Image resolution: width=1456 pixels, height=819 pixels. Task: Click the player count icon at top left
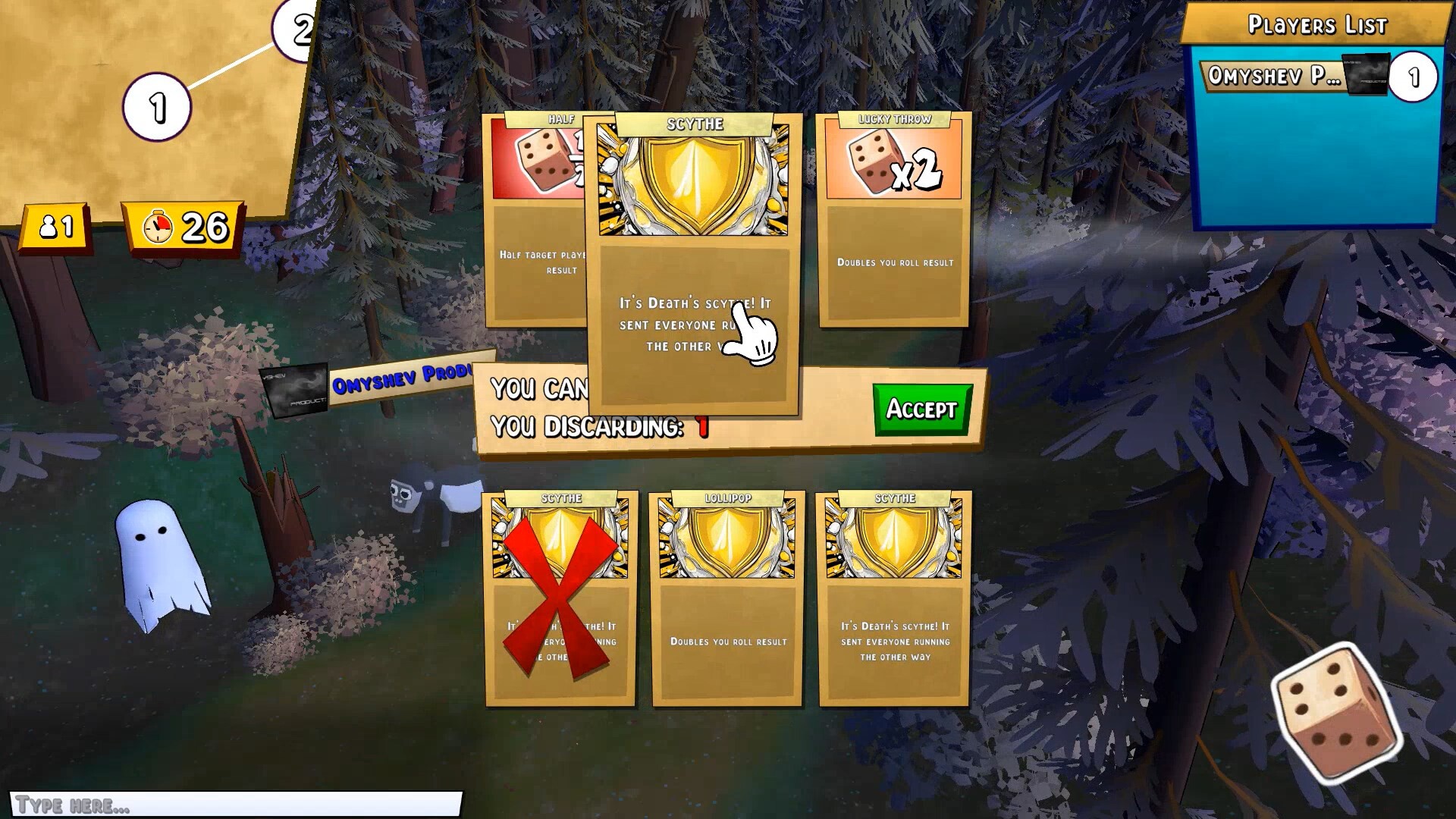[x=52, y=223]
